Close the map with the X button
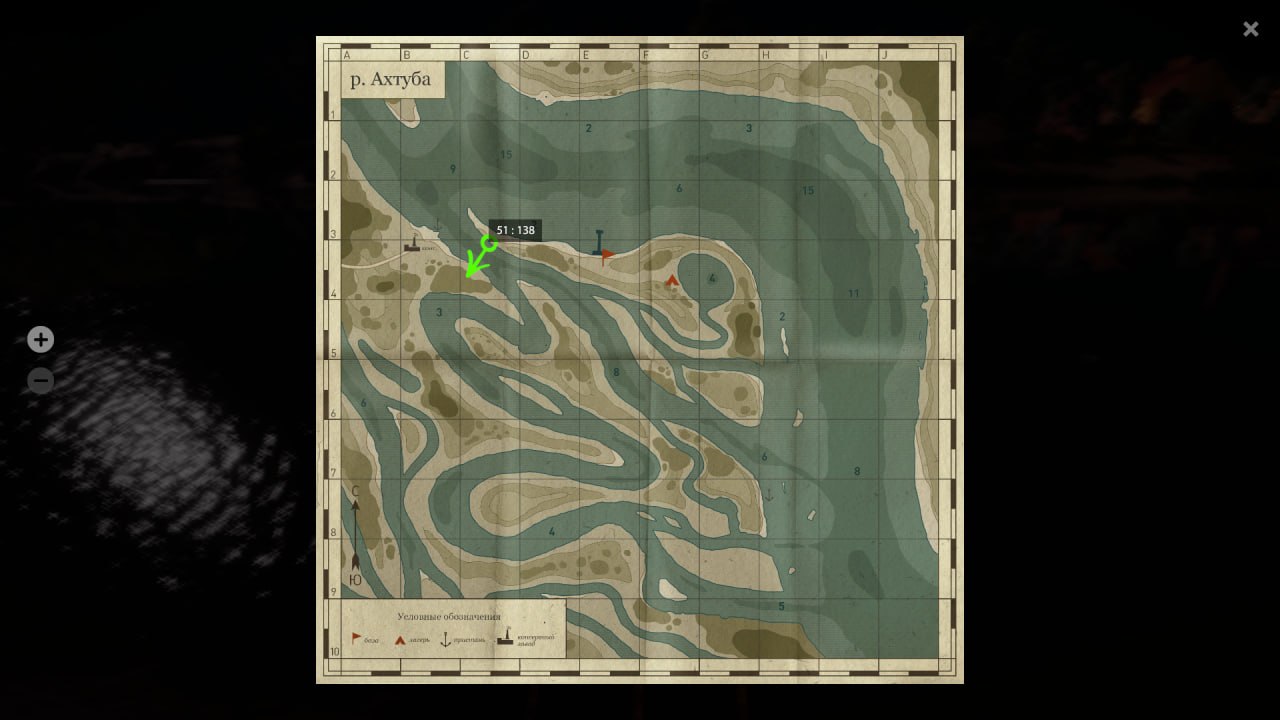The height and width of the screenshot is (720, 1280). [1250, 29]
